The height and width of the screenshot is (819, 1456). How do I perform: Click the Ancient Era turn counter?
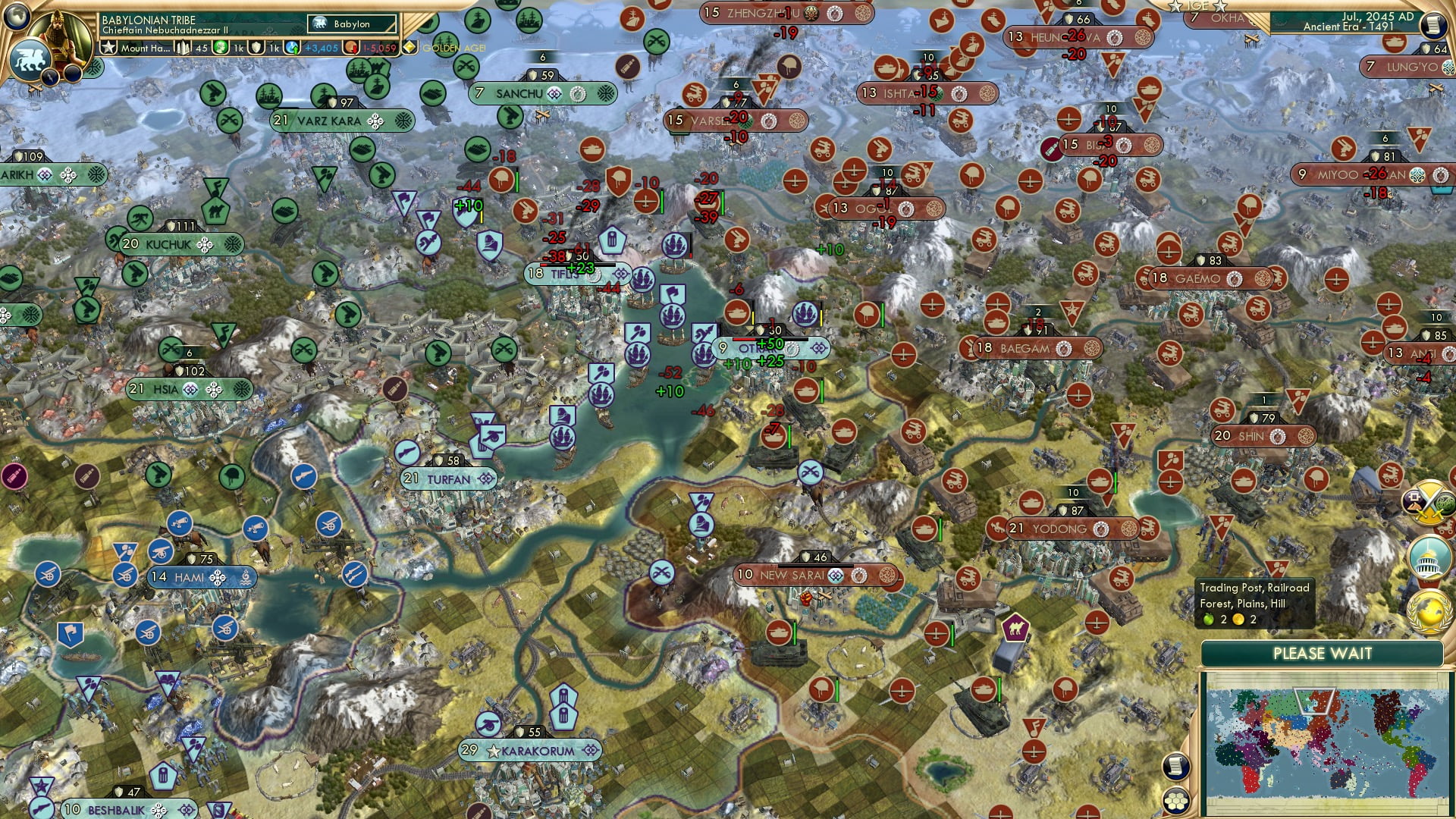tap(1349, 29)
